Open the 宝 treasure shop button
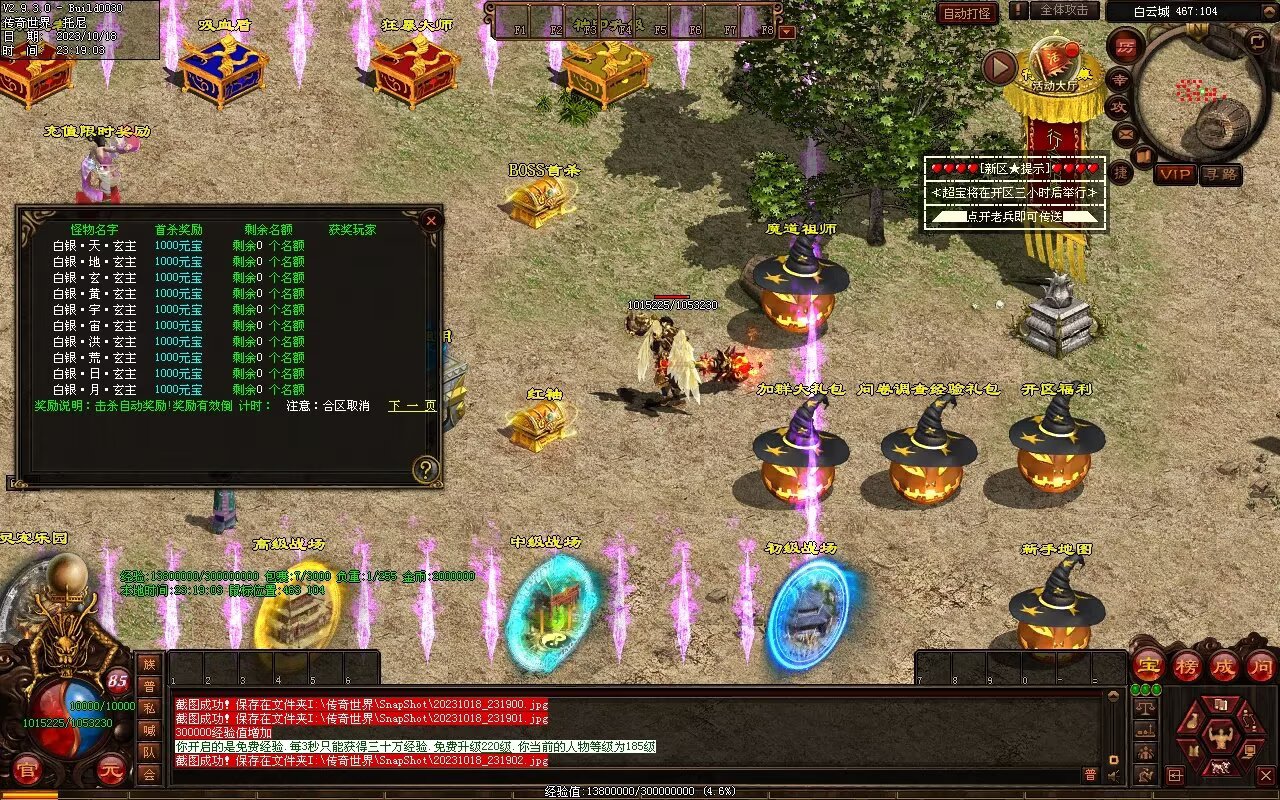This screenshot has height=800, width=1280. point(1148,665)
